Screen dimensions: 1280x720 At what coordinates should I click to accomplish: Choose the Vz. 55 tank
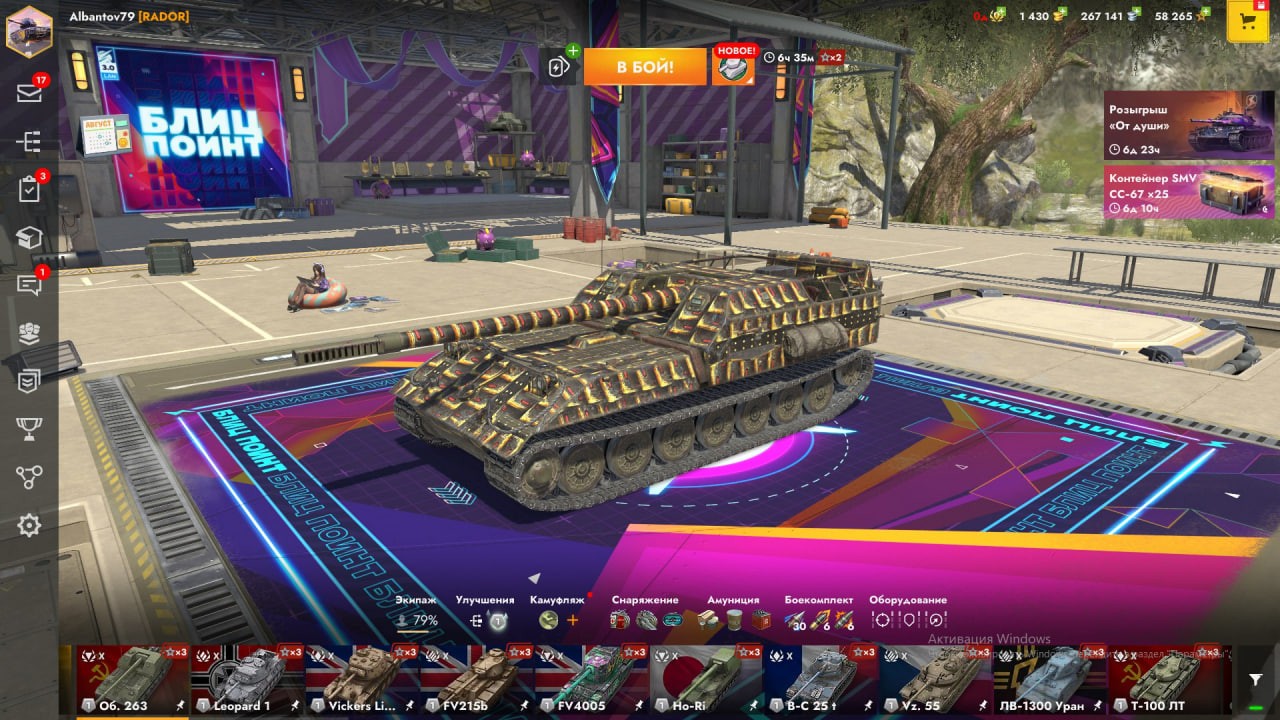935,680
